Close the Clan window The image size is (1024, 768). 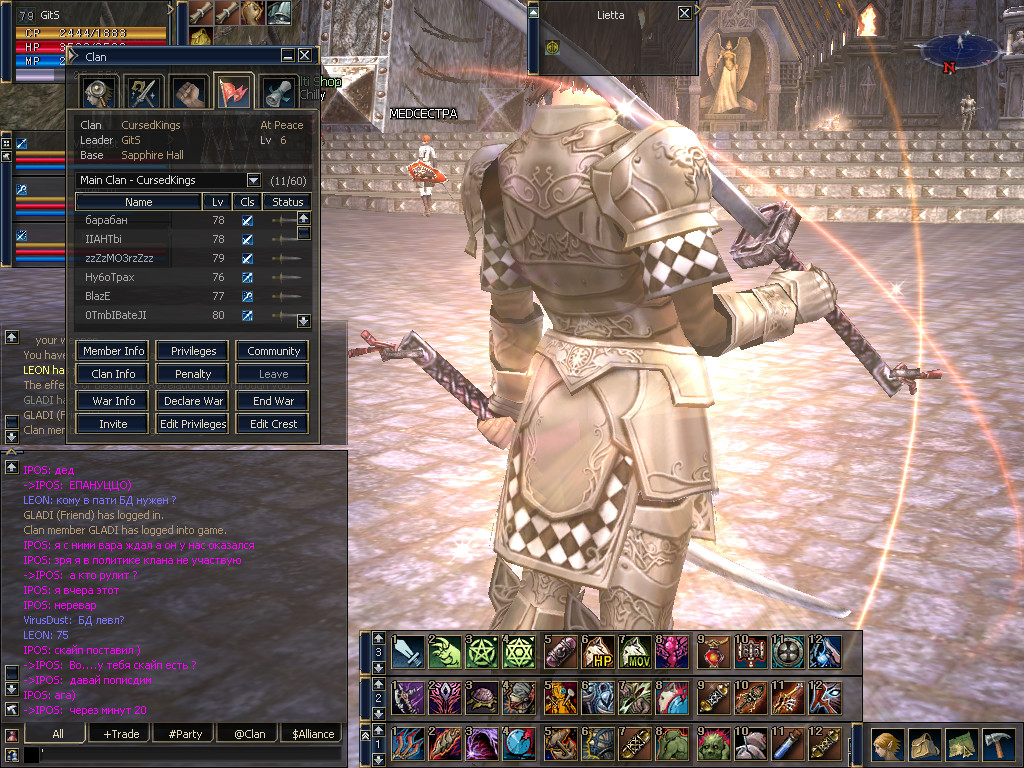(x=304, y=56)
